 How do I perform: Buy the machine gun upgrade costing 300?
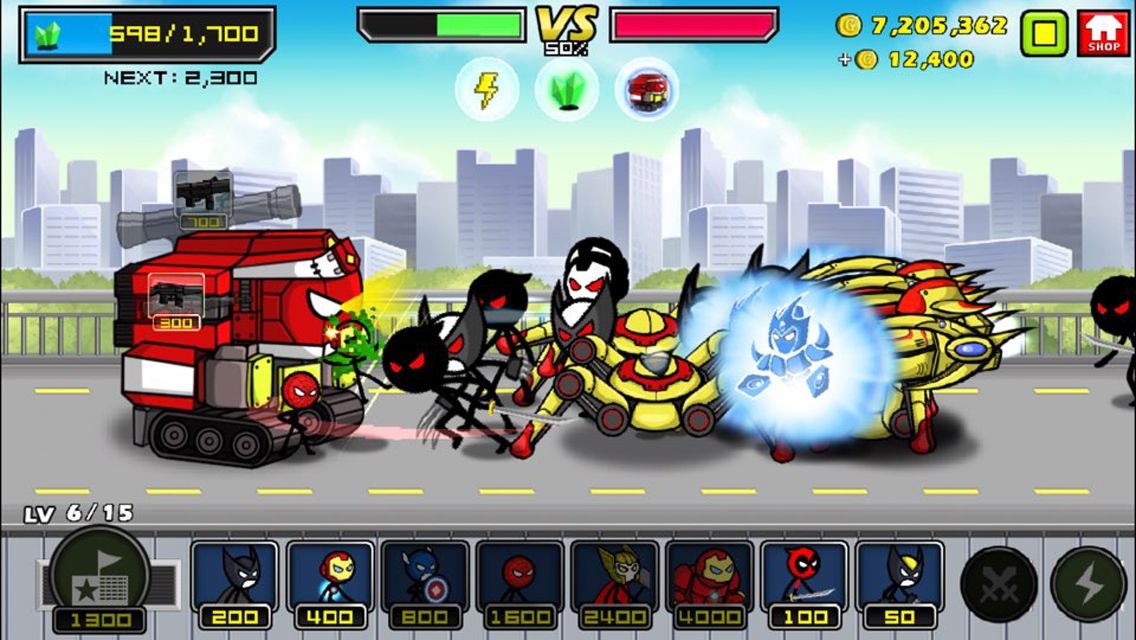[176, 301]
